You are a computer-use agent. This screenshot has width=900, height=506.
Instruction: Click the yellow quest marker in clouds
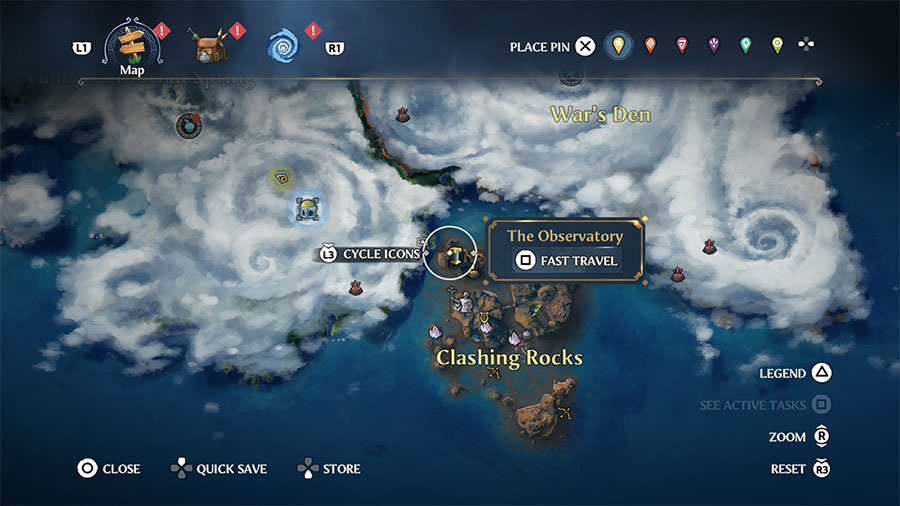(x=281, y=179)
